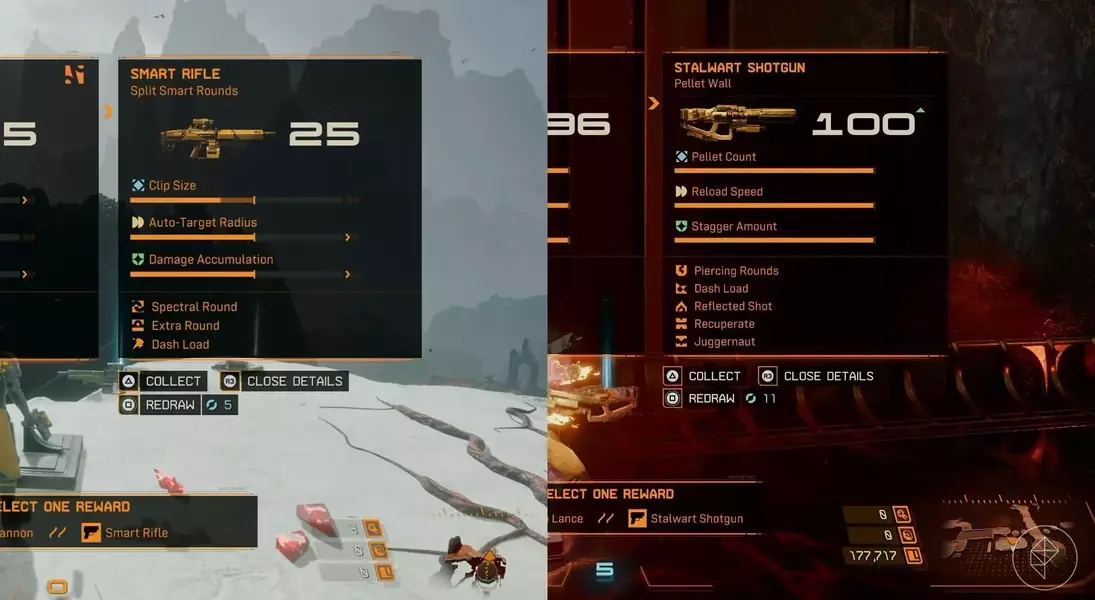
Task: Select the Auto-Target Radius stat row
Action: pos(202,223)
